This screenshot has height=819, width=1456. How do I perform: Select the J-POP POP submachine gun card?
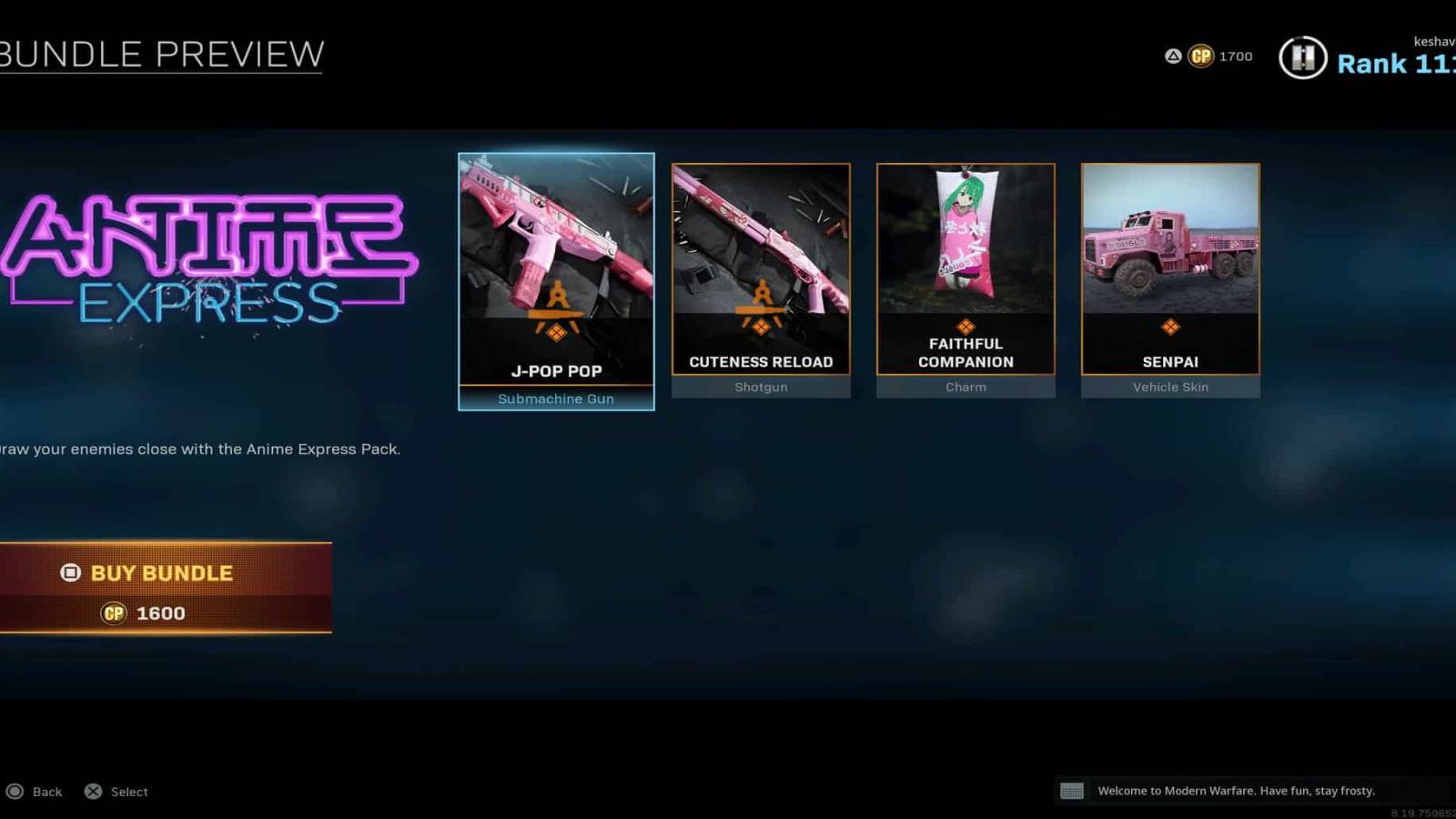(x=556, y=273)
